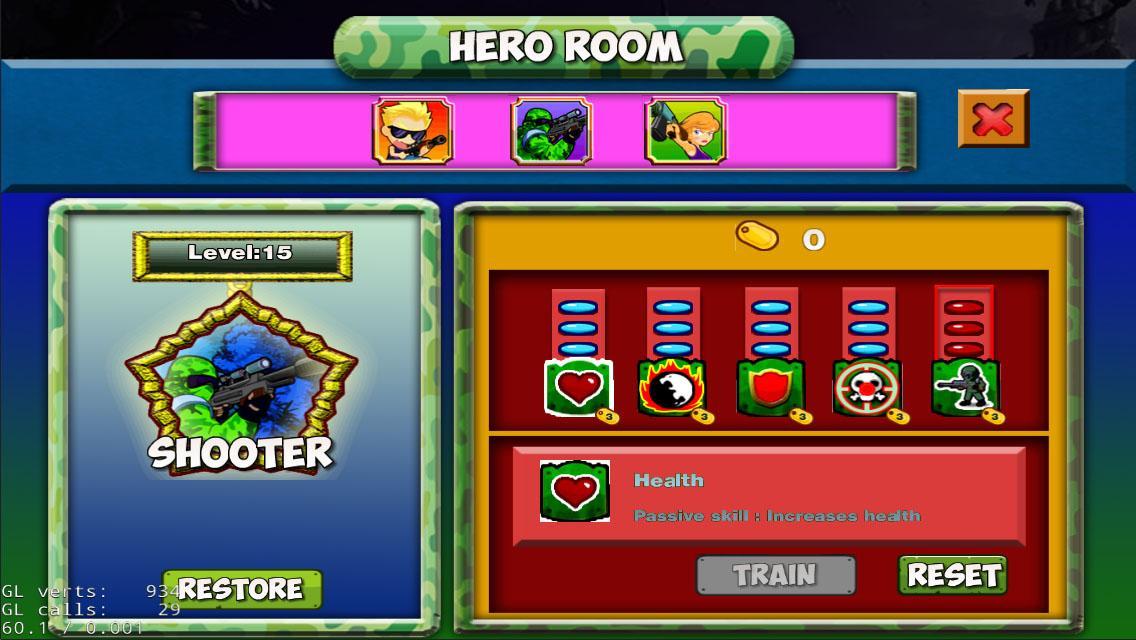Reset the hero's skill points
This screenshot has width=1136, height=640.
point(952,575)
